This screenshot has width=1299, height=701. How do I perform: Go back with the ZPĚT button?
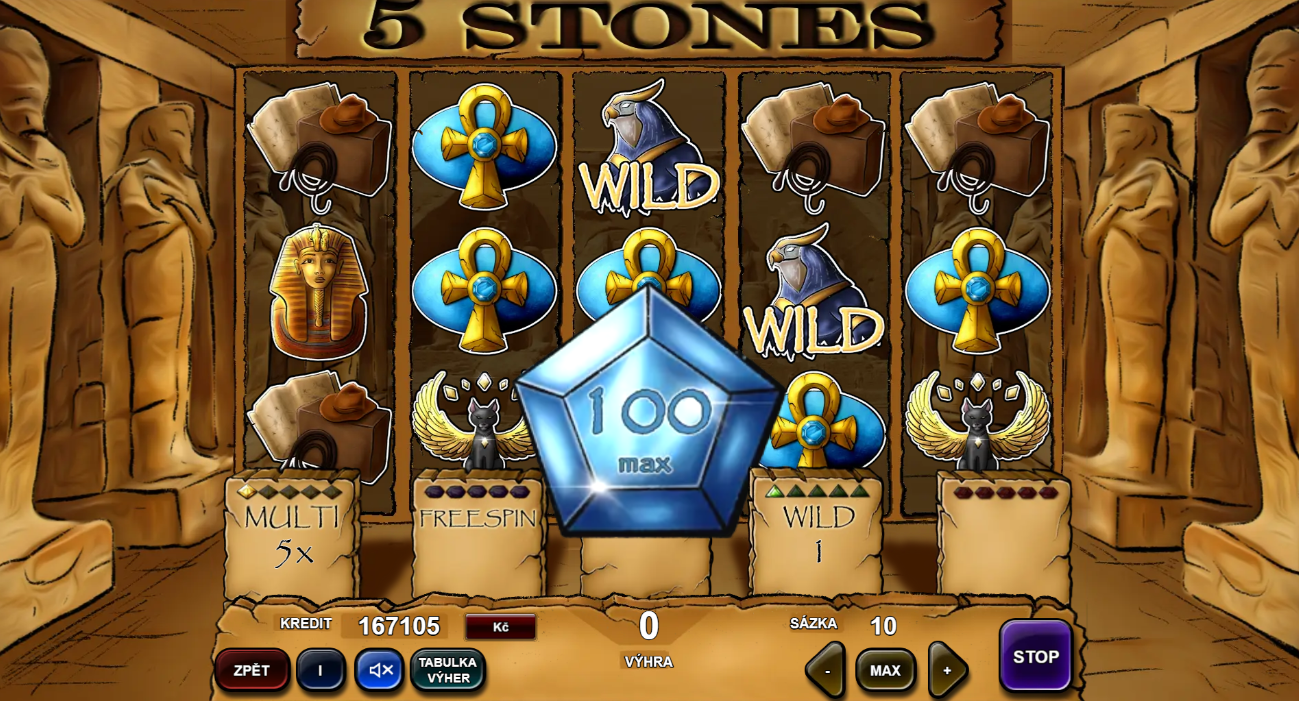(x=252, y=670)
